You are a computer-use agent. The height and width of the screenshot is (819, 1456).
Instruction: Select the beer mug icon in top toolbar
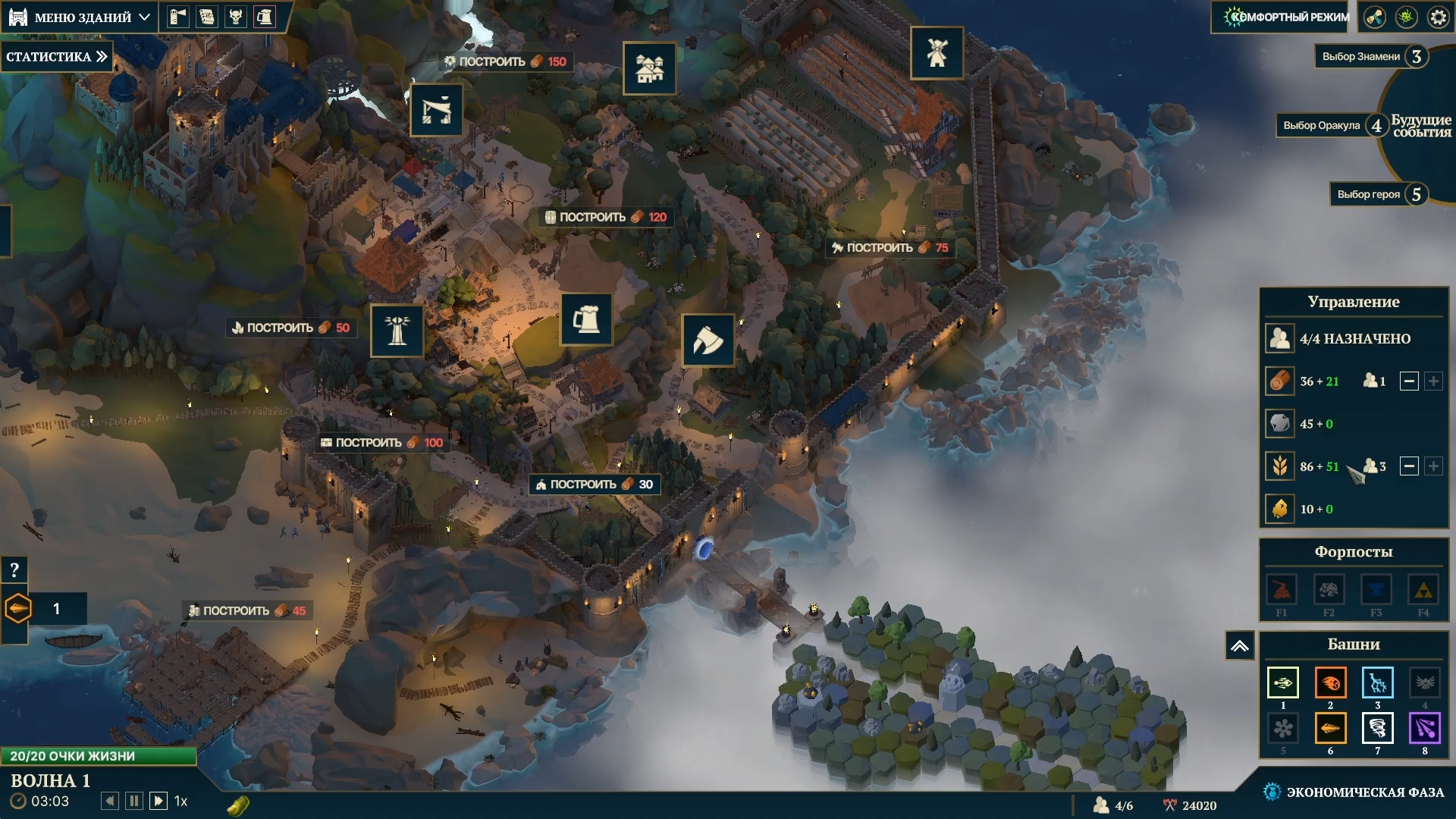(x=265, y=17)
